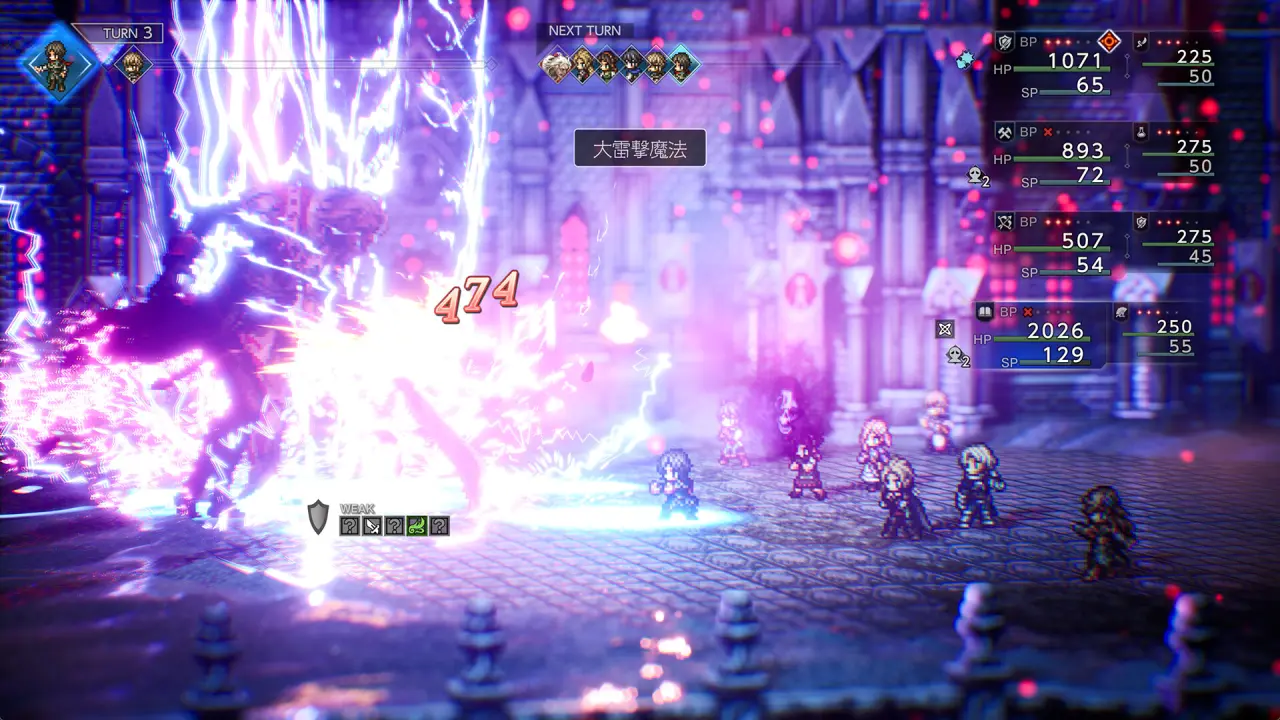The height and width of the screenshot is (720, 1280).
Task: Select the book job icon on the bottom panel
Action: coord(985,312)
